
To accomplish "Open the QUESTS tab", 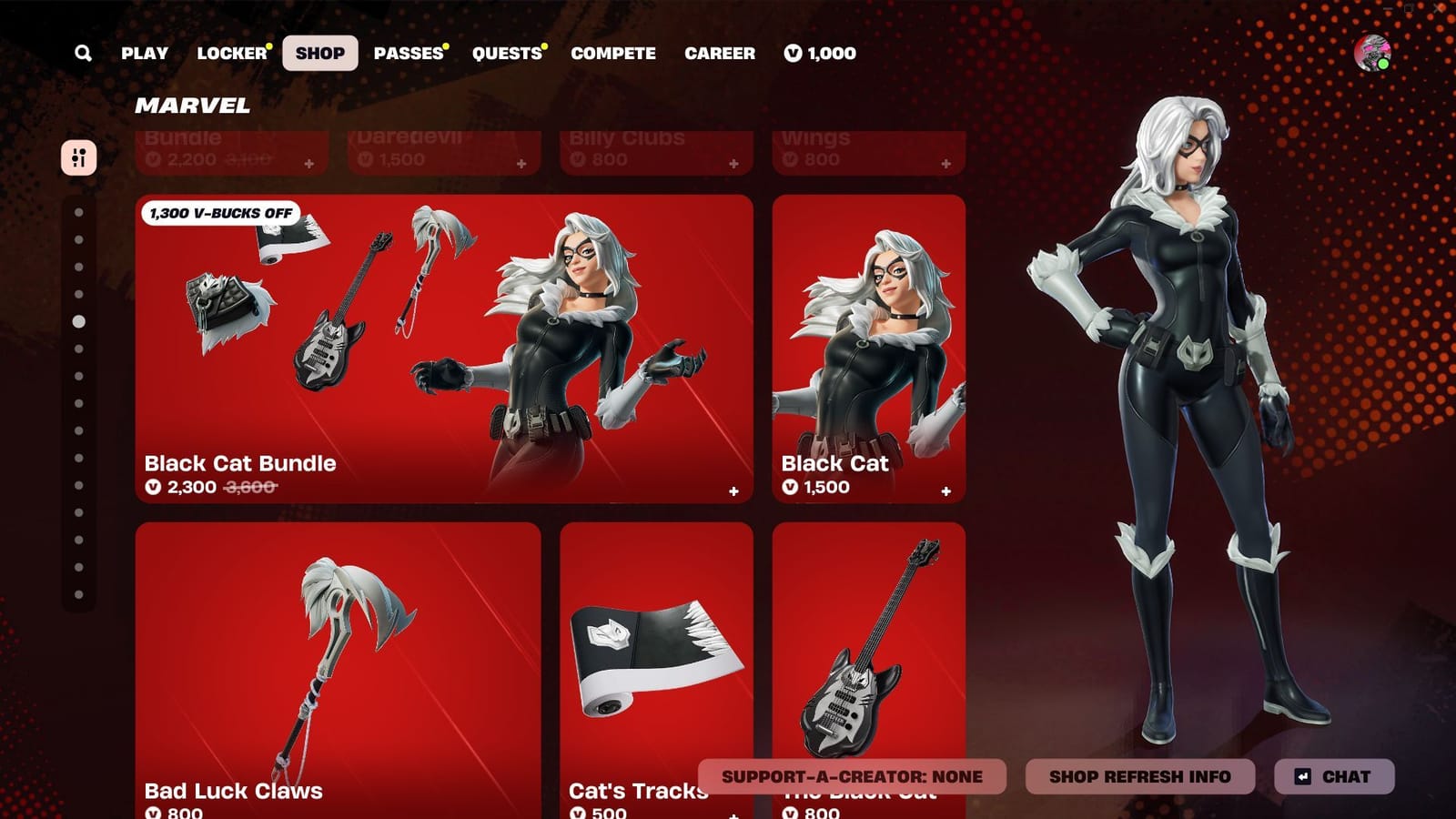I will pos(506,53).
